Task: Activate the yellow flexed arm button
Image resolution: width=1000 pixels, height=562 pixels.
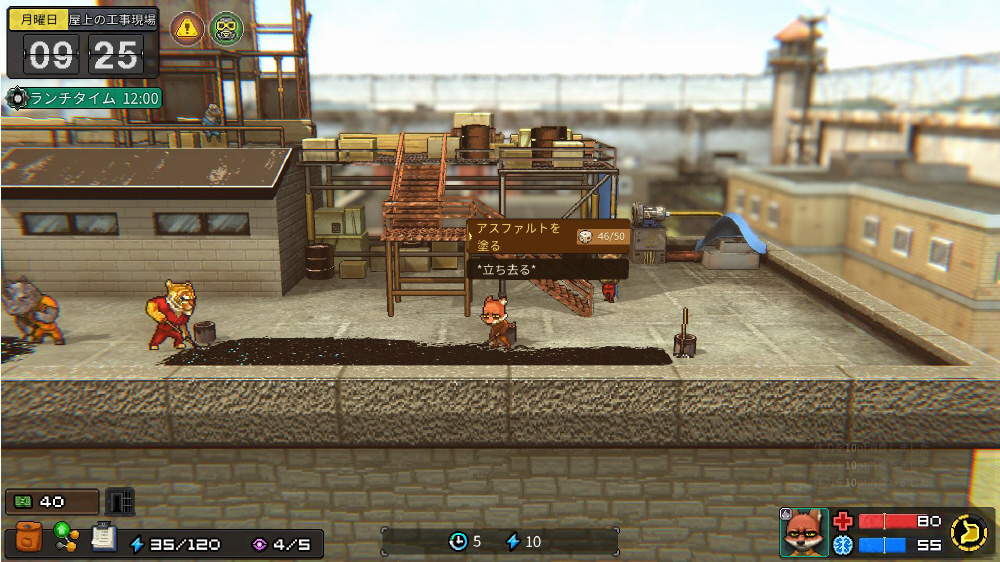Action: [968, 532]
